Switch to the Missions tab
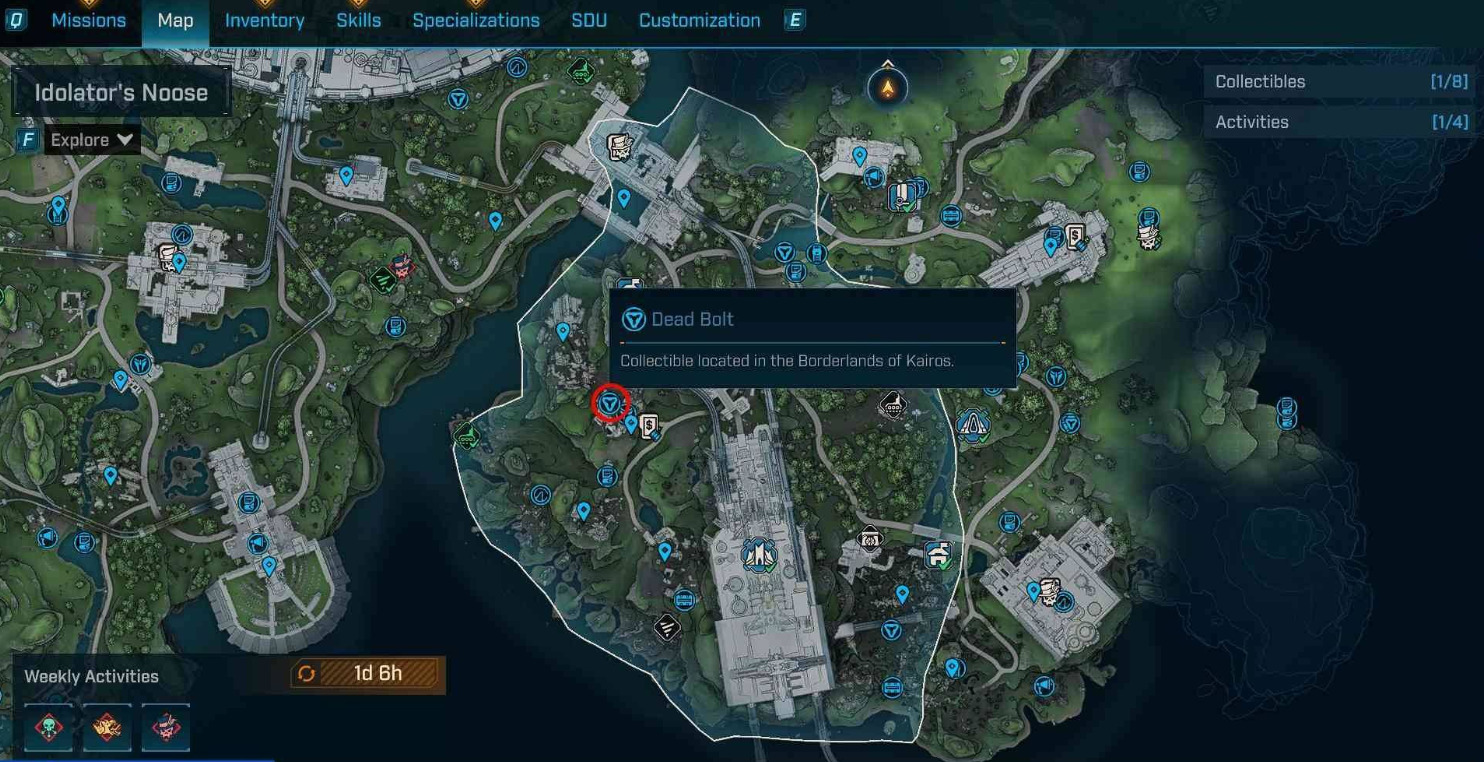Viewport: 1484px width, 762px height. (x=88, y=20)
